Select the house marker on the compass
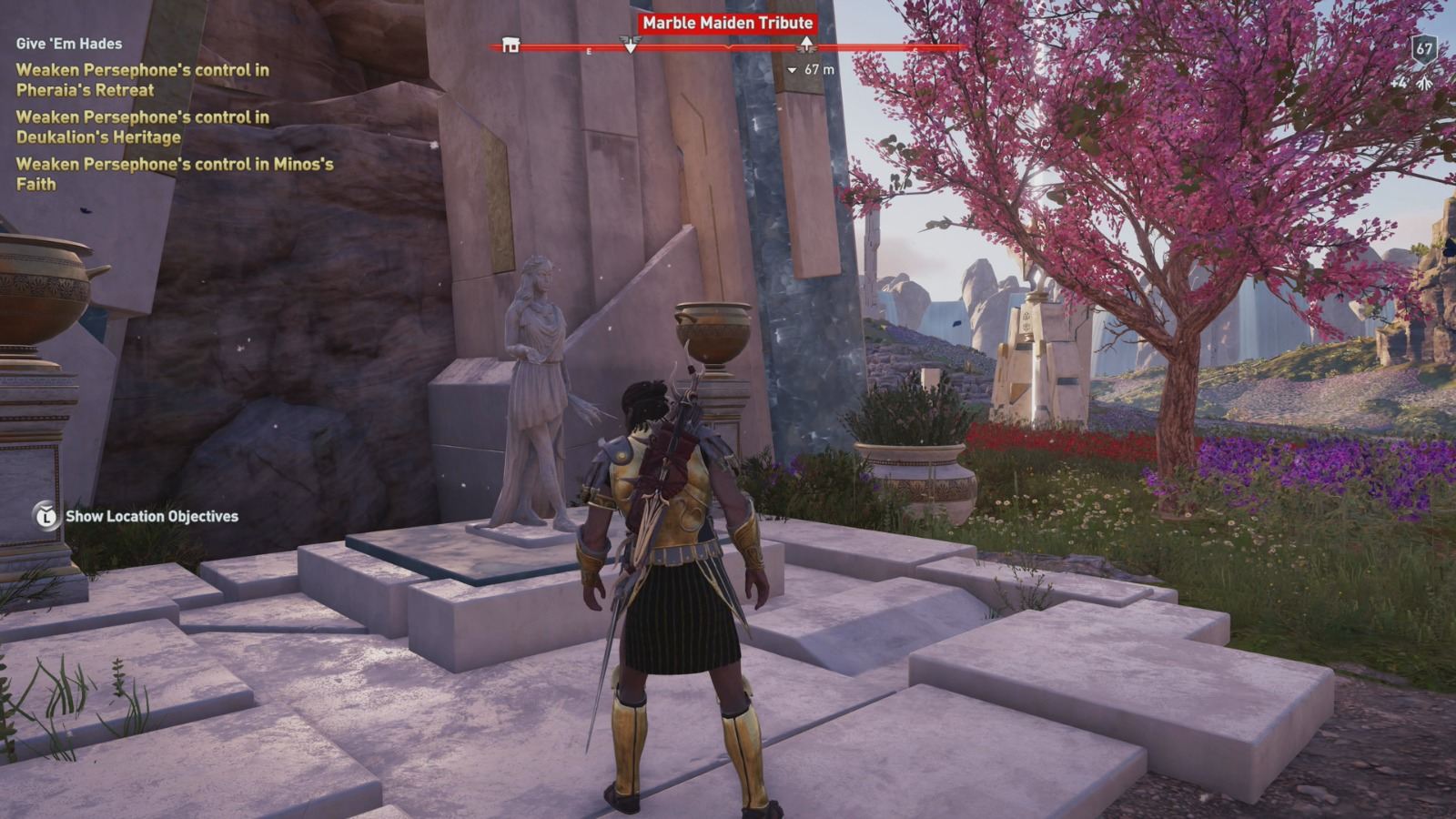This screenshot has width=1456, height=819. [511, 45]
